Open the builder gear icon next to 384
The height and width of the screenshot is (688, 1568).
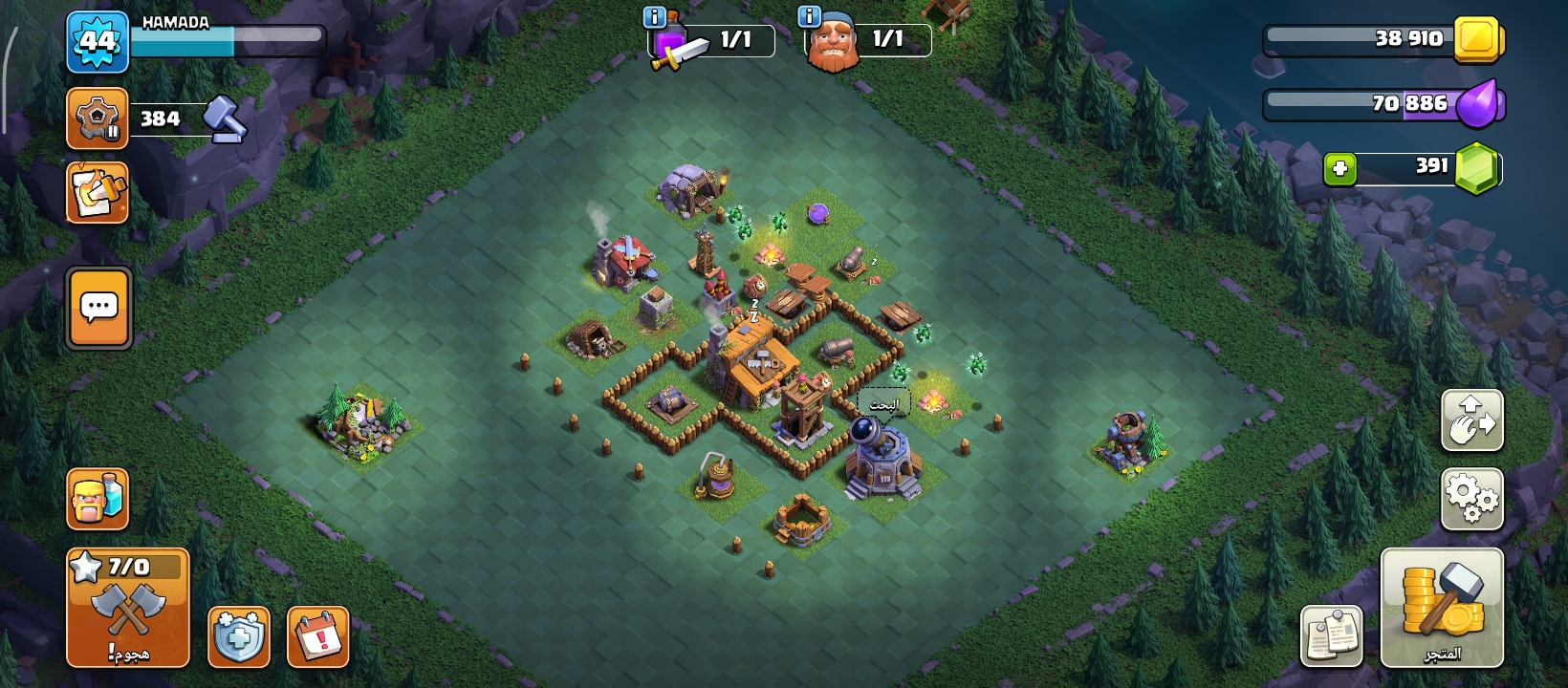pos(98,118)
